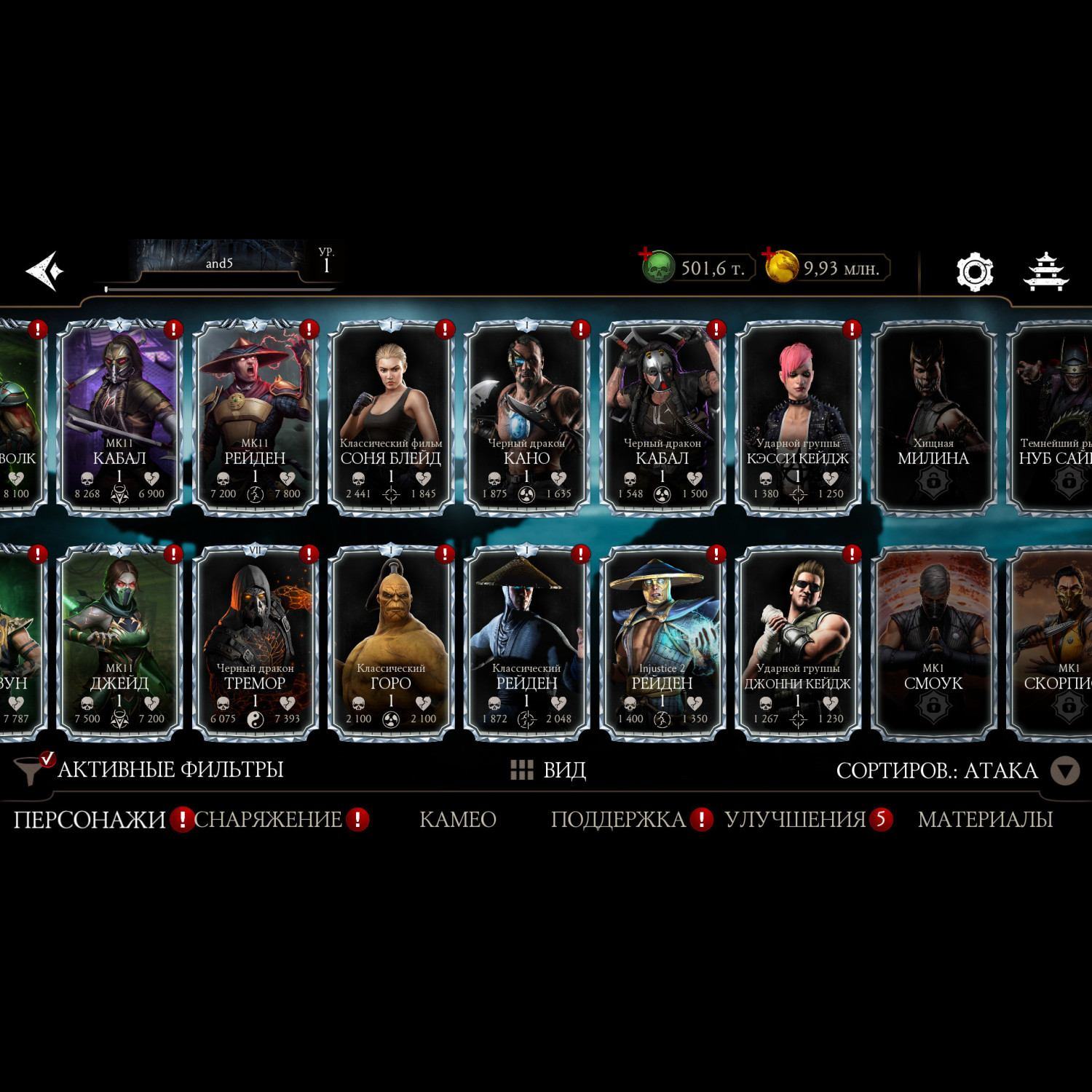Select the Кэсси Кейдж card
This screenshot has width=1092, height=1092.
[x=798, y=417]
